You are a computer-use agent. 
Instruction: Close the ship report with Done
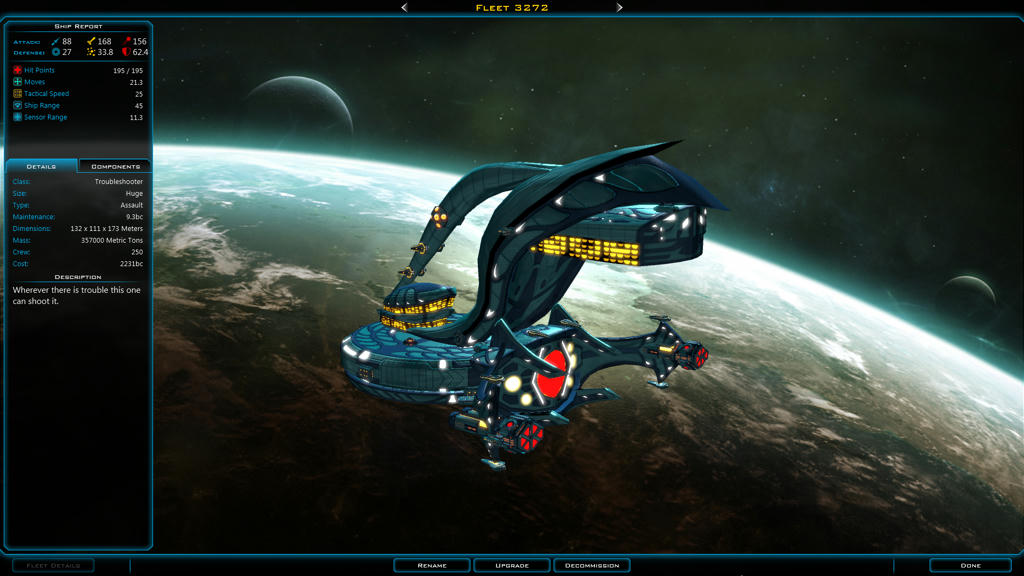coord(970,565)
